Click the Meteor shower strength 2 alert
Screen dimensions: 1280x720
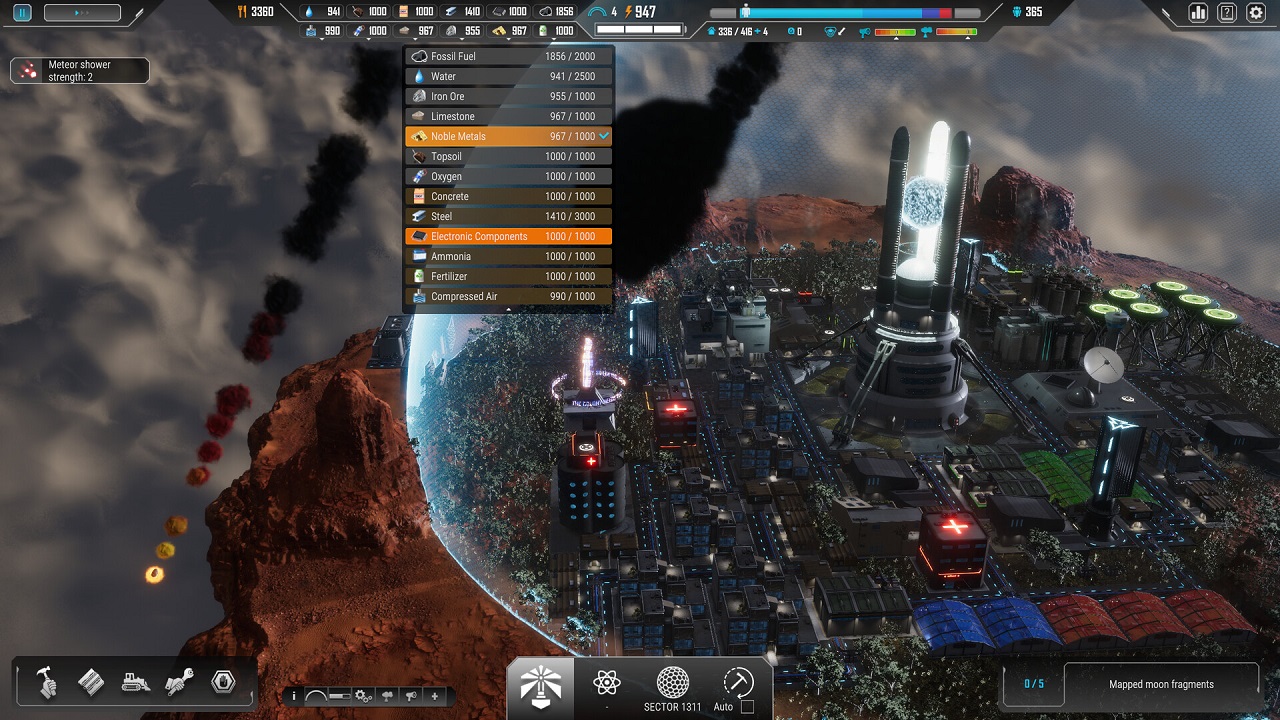79,70
